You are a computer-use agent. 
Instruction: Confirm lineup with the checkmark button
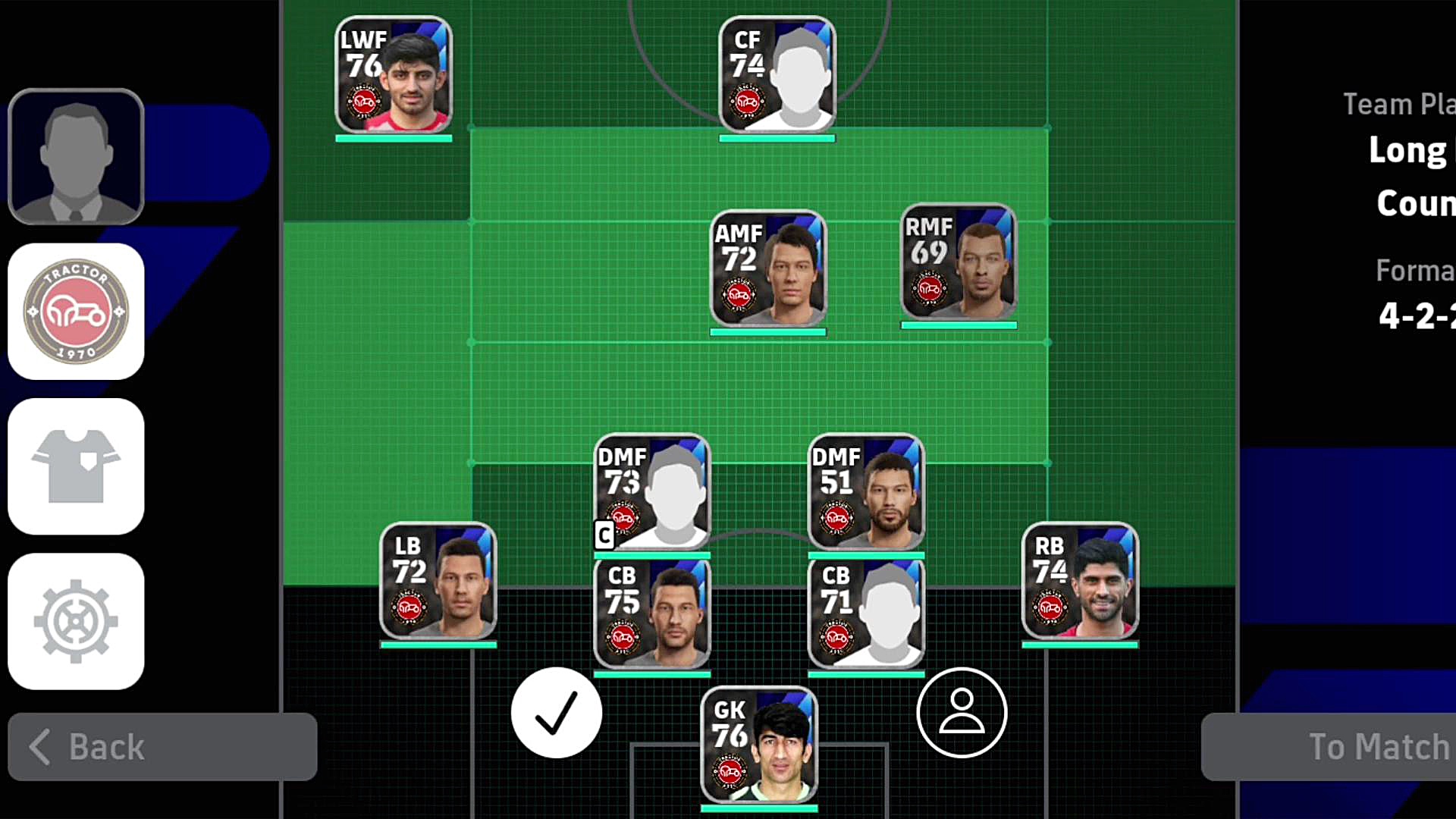point(557,713)
